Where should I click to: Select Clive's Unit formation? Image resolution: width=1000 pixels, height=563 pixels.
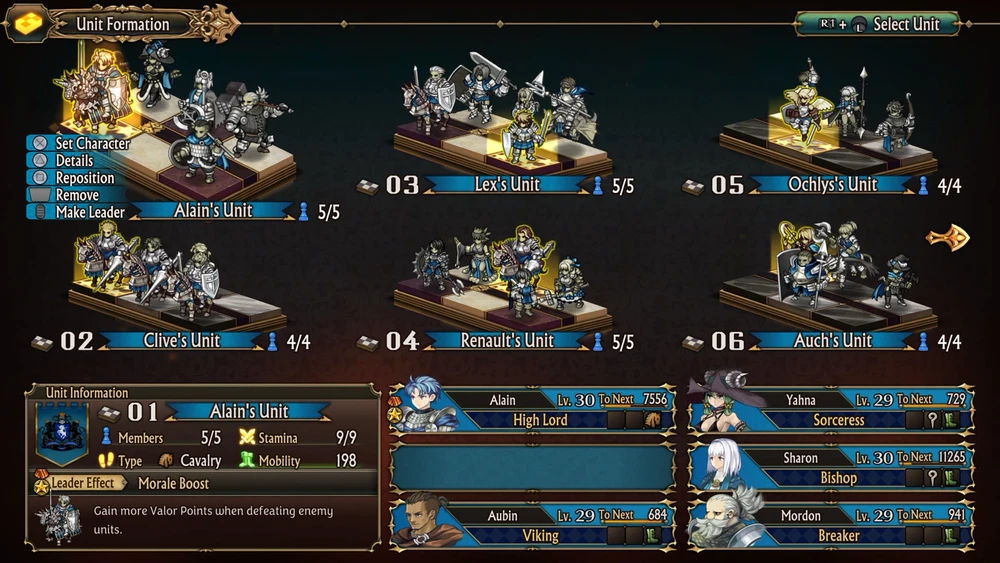[x=181, y=341]
